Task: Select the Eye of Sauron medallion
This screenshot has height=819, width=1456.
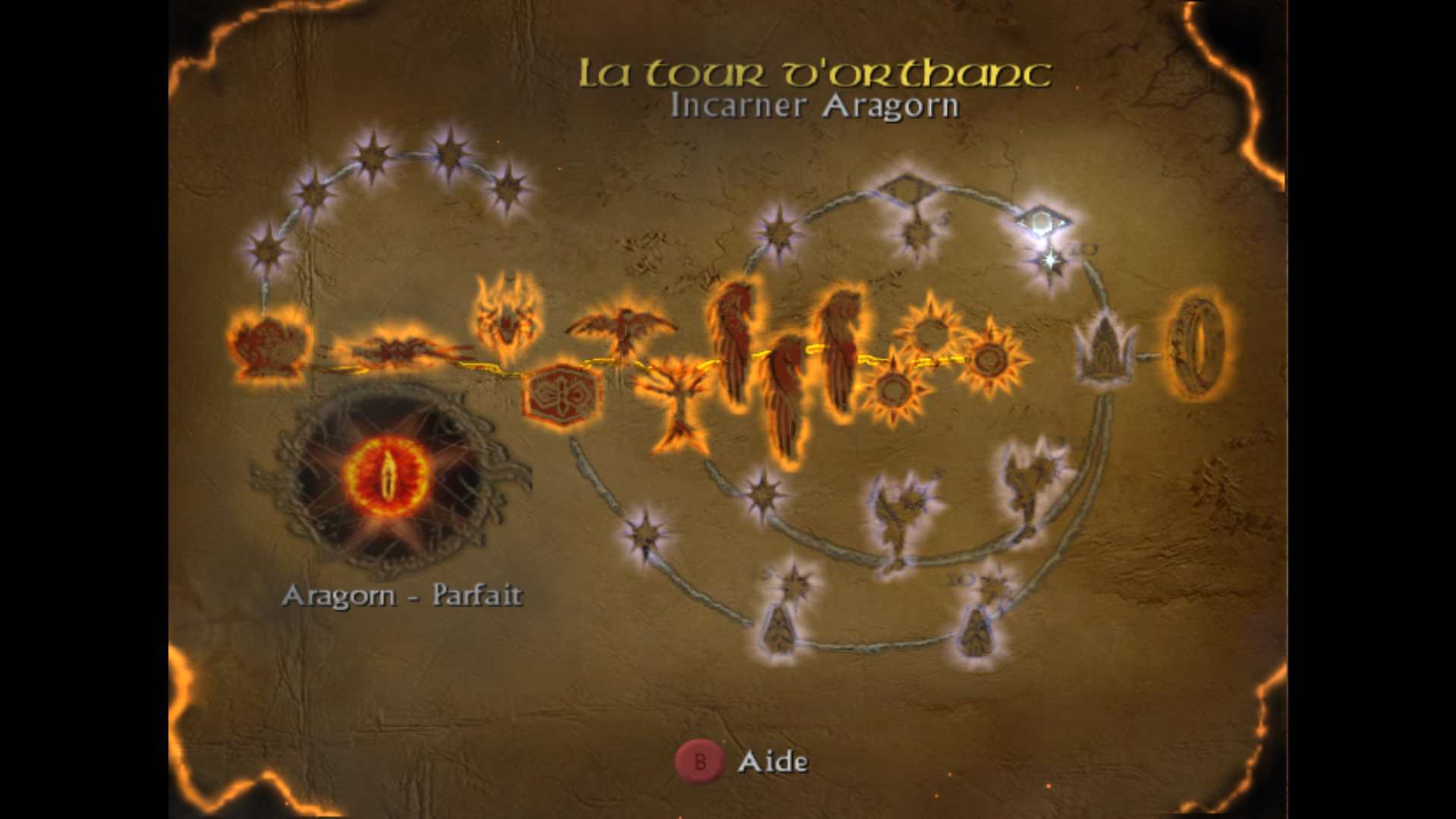Action: [388, 477]
